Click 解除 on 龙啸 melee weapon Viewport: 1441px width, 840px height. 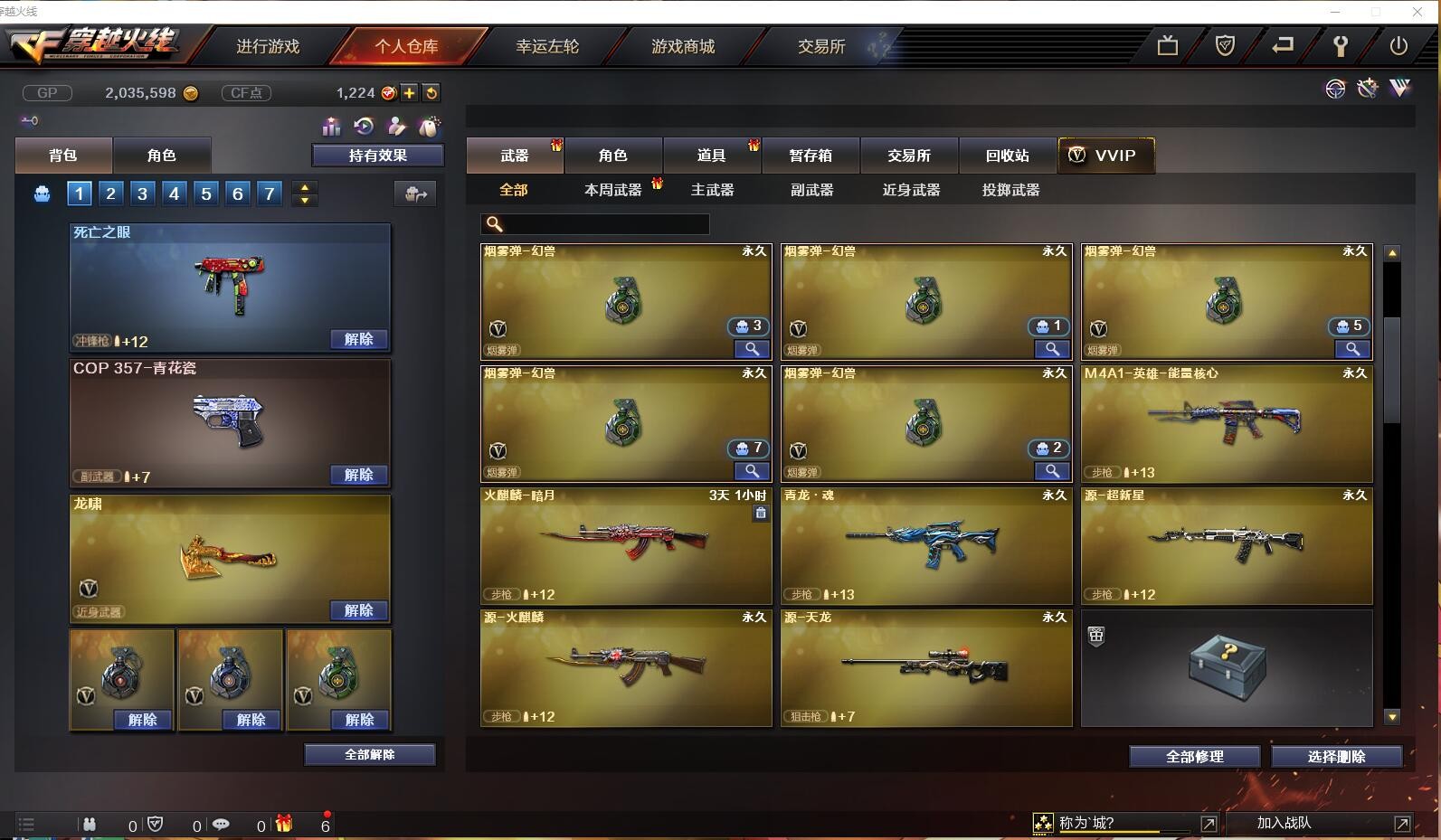pos(361,609)
